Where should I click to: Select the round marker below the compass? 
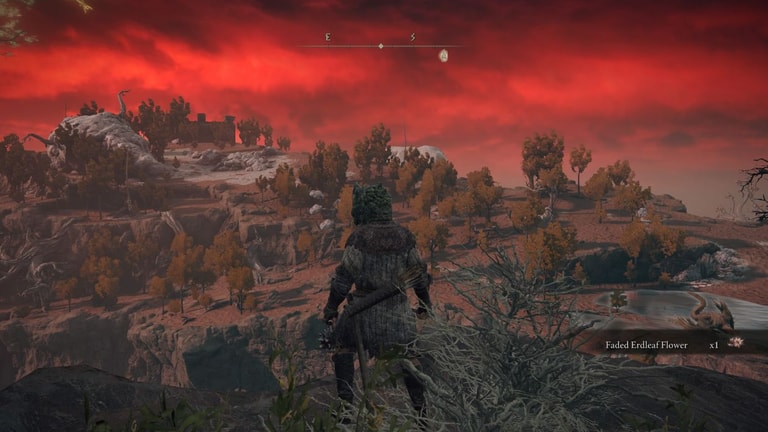point(443,56)
